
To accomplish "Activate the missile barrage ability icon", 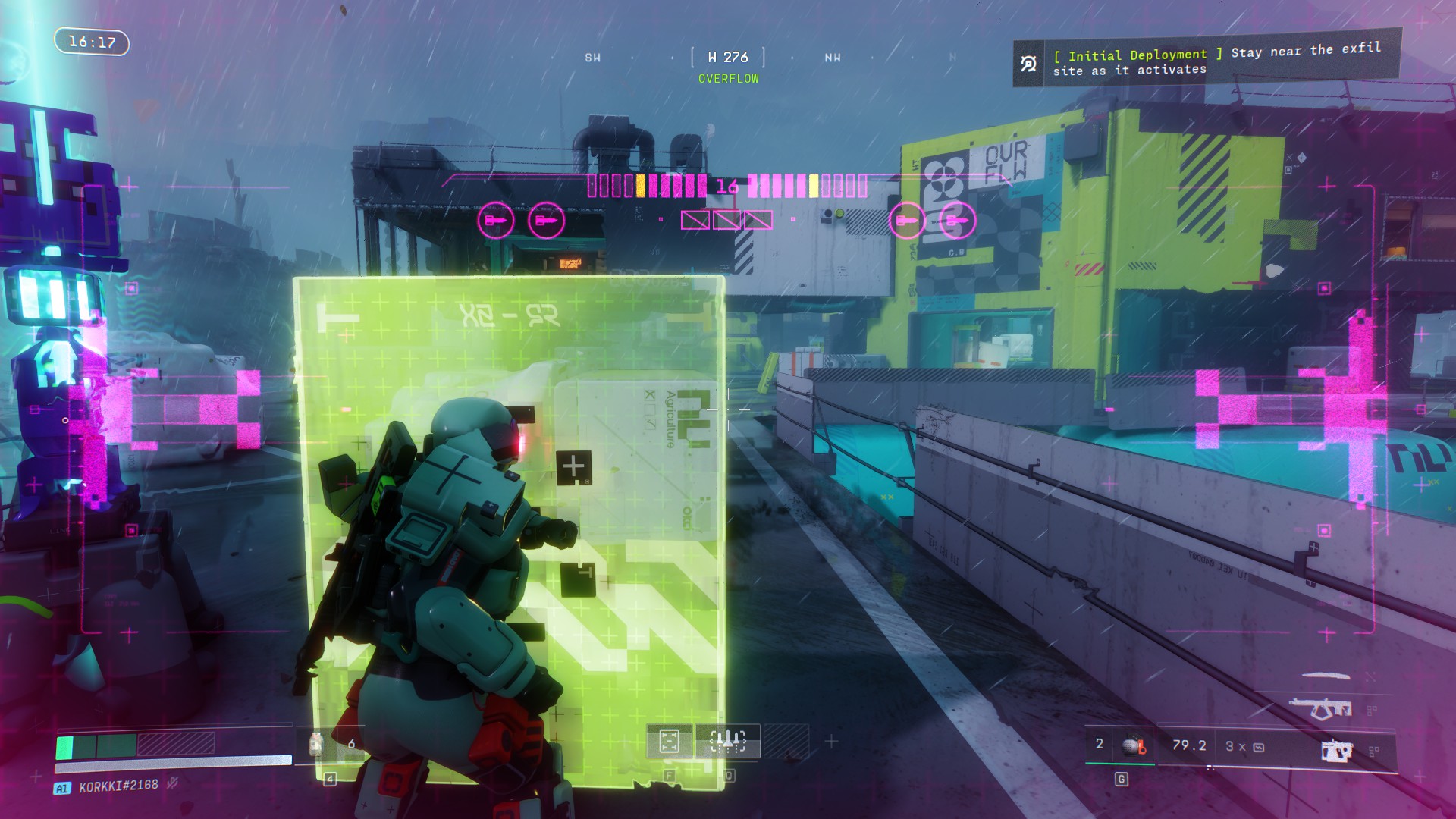I will click(x=727, y=741).
